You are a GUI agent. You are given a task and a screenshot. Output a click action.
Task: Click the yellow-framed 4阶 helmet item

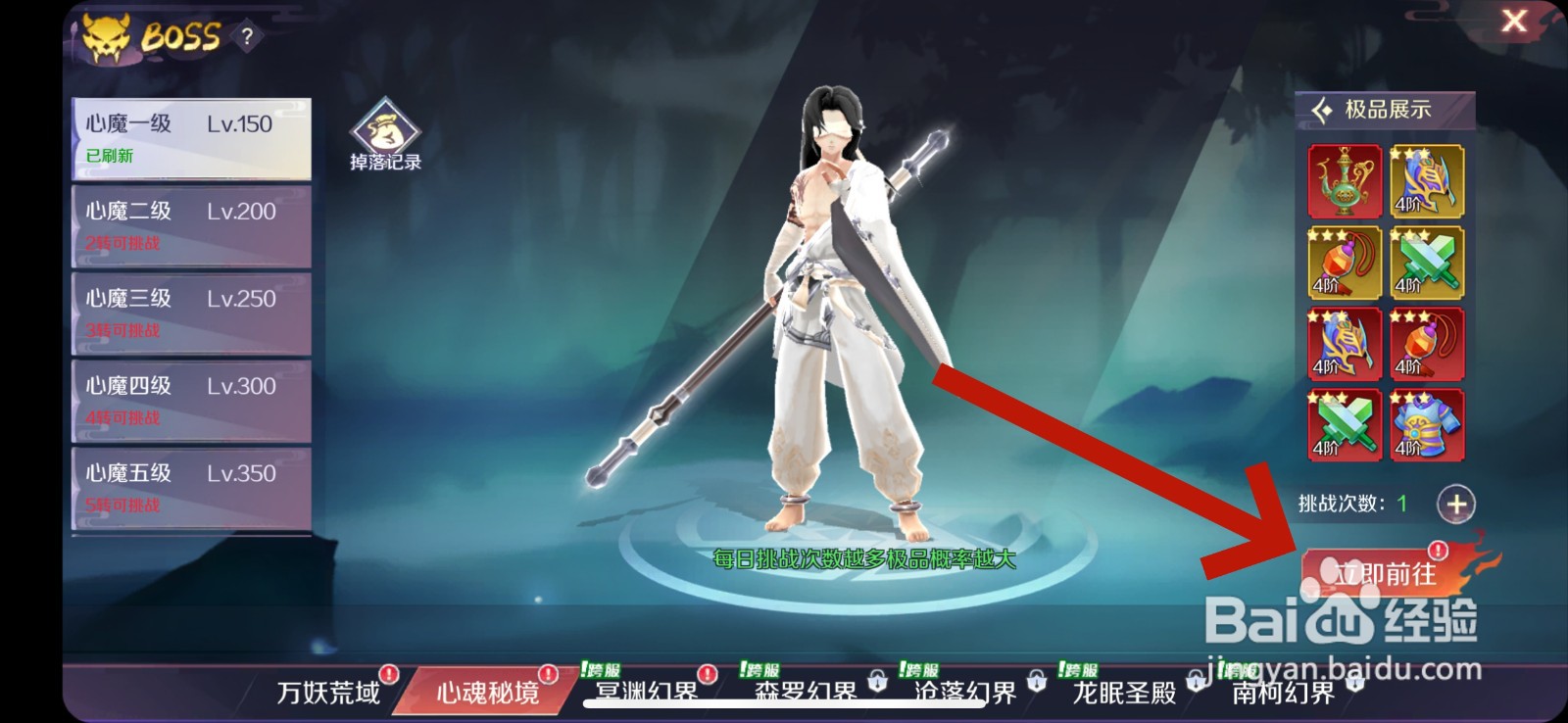tap(1428, 181)
